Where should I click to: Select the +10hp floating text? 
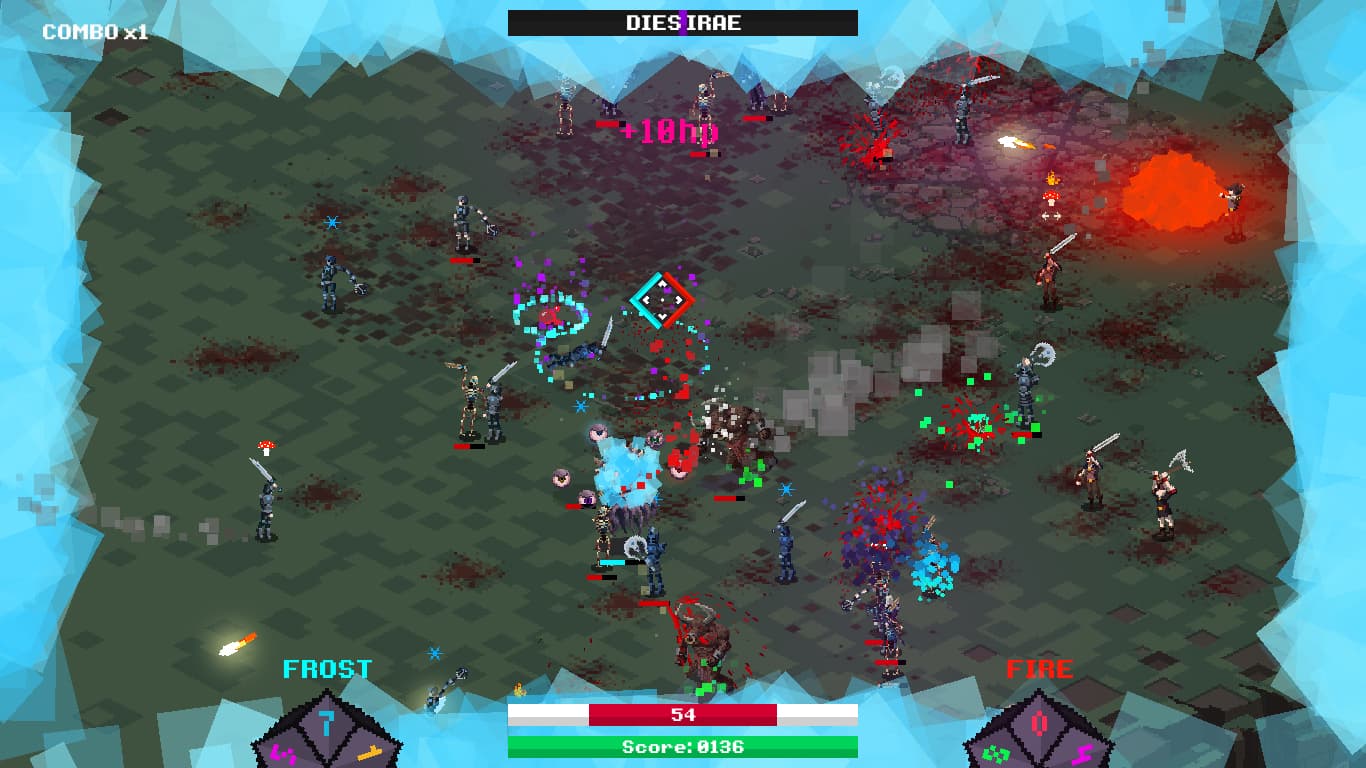668,130
